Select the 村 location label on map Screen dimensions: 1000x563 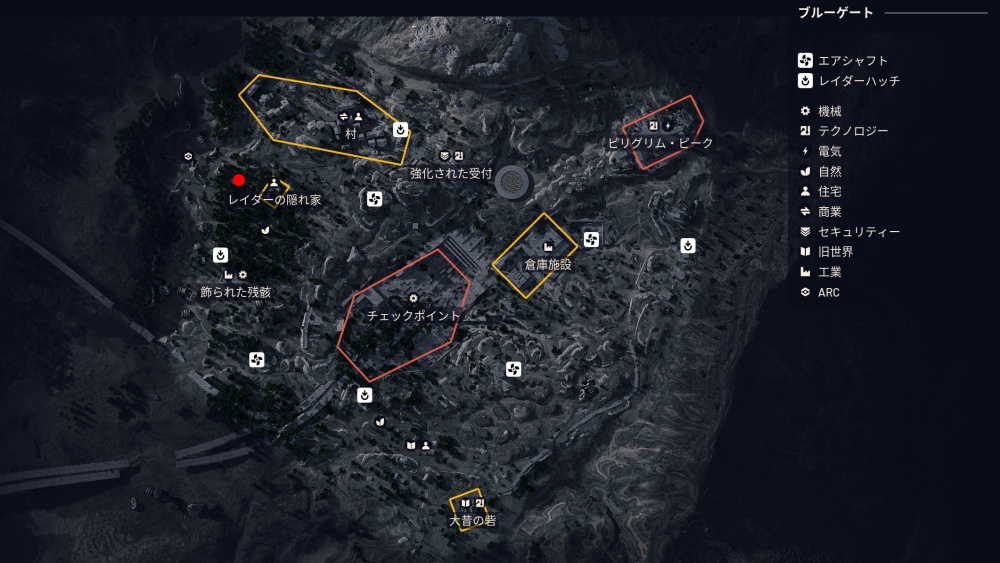point(351,132)
